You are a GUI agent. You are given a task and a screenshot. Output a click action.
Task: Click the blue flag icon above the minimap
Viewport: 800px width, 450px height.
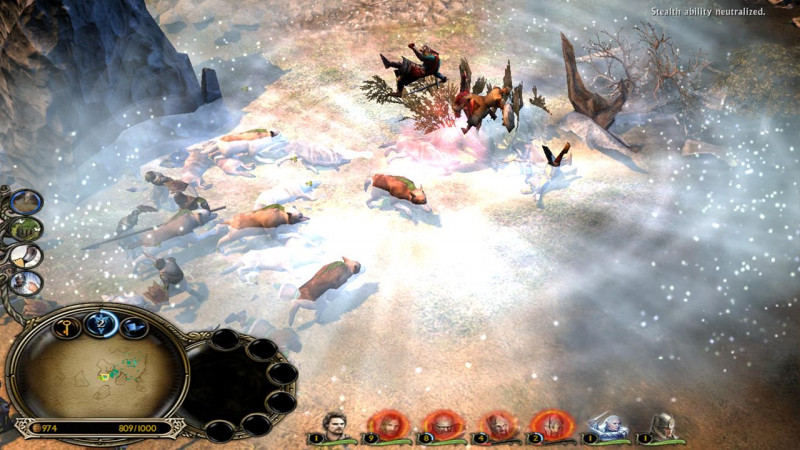click(134, 327)
